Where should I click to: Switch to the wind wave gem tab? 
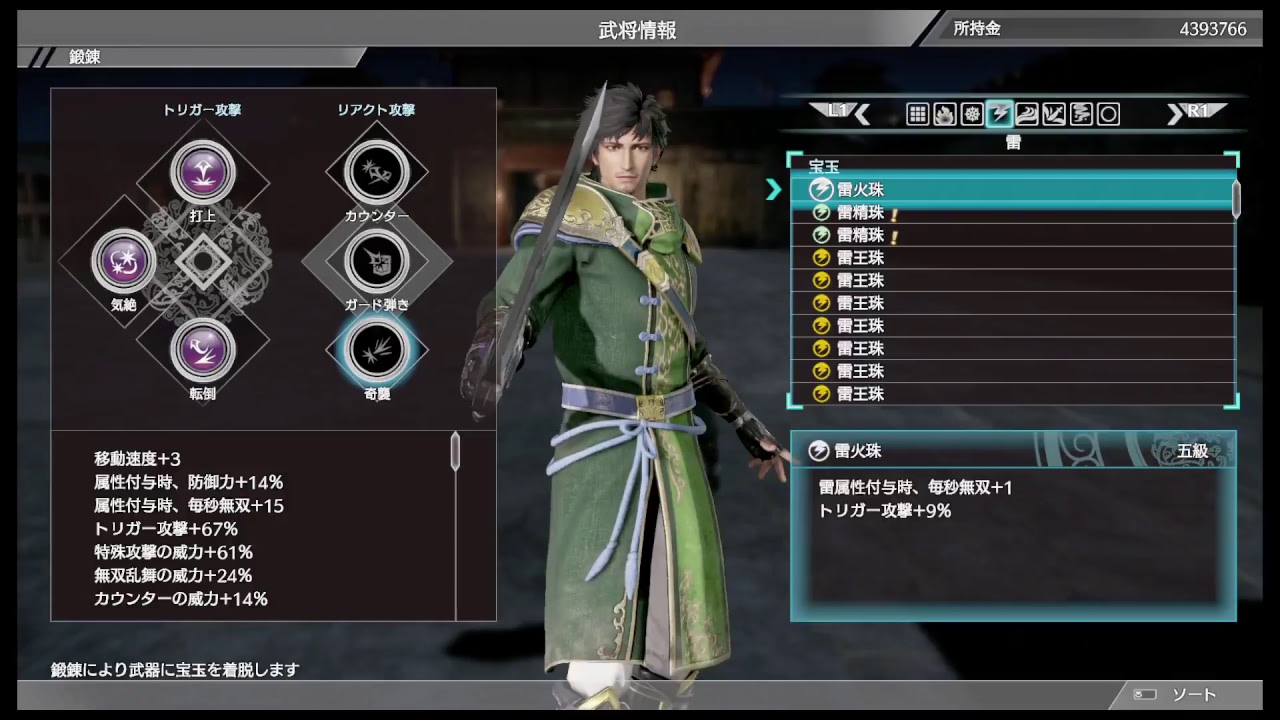point(1026,114)
